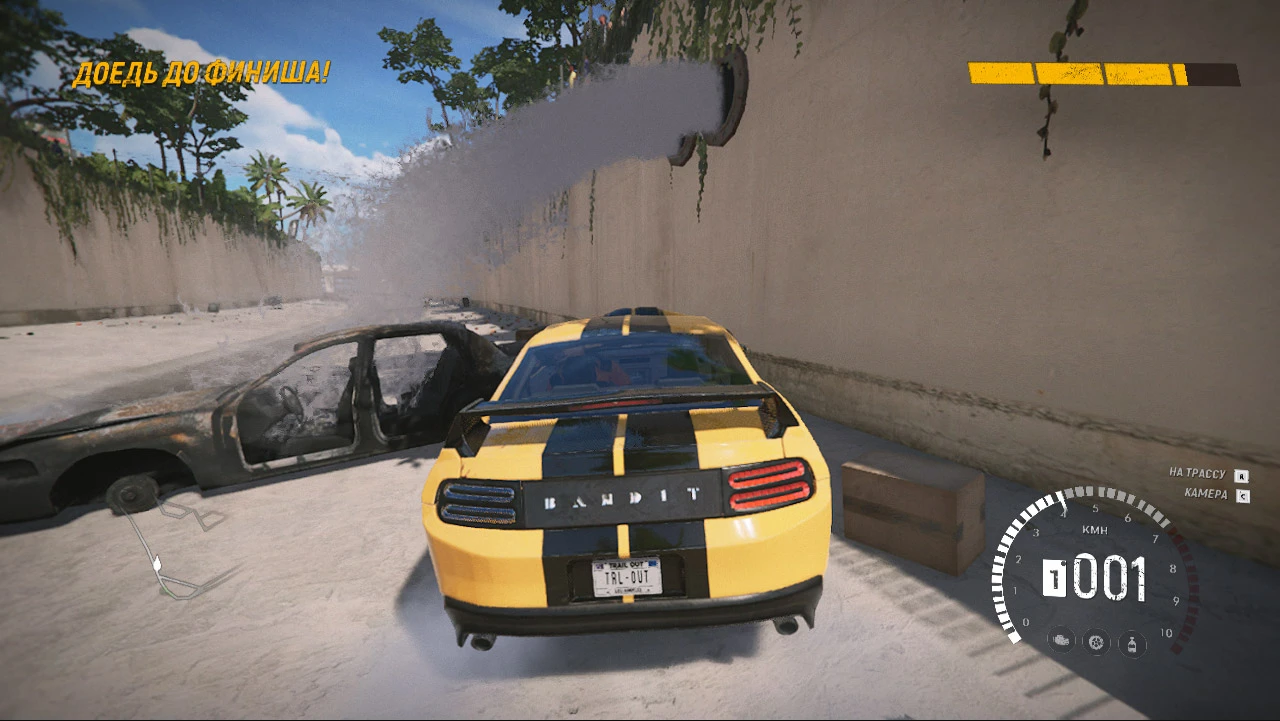Click the objective text "ДОЕДЬ ДО ФИНИША!"
The height and width of the screenshot is (721, 1280).
[201, 74]
